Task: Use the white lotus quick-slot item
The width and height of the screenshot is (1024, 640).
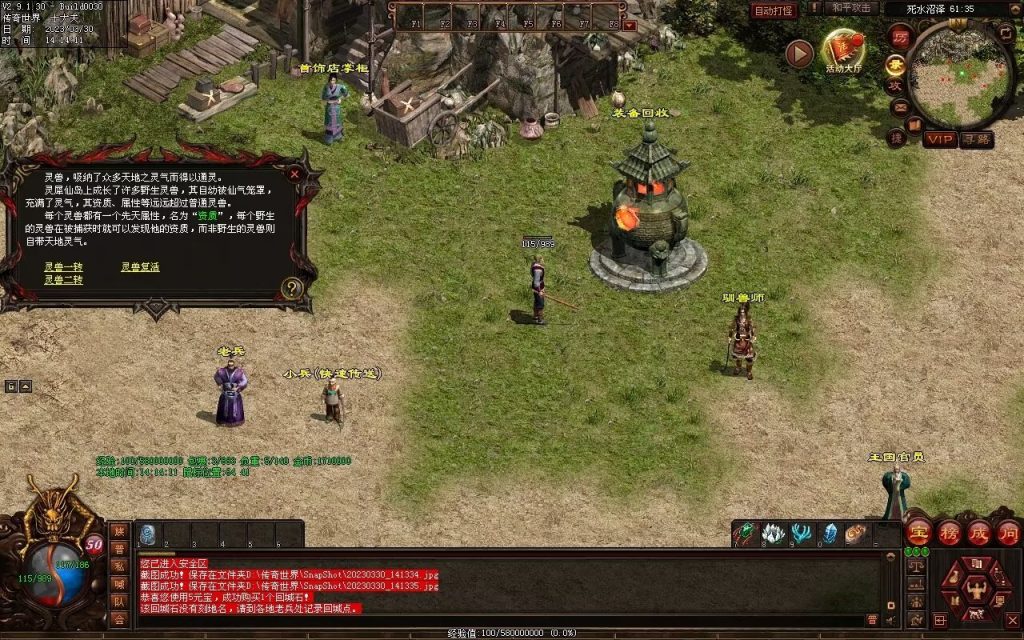Action: tap(772, 534)
